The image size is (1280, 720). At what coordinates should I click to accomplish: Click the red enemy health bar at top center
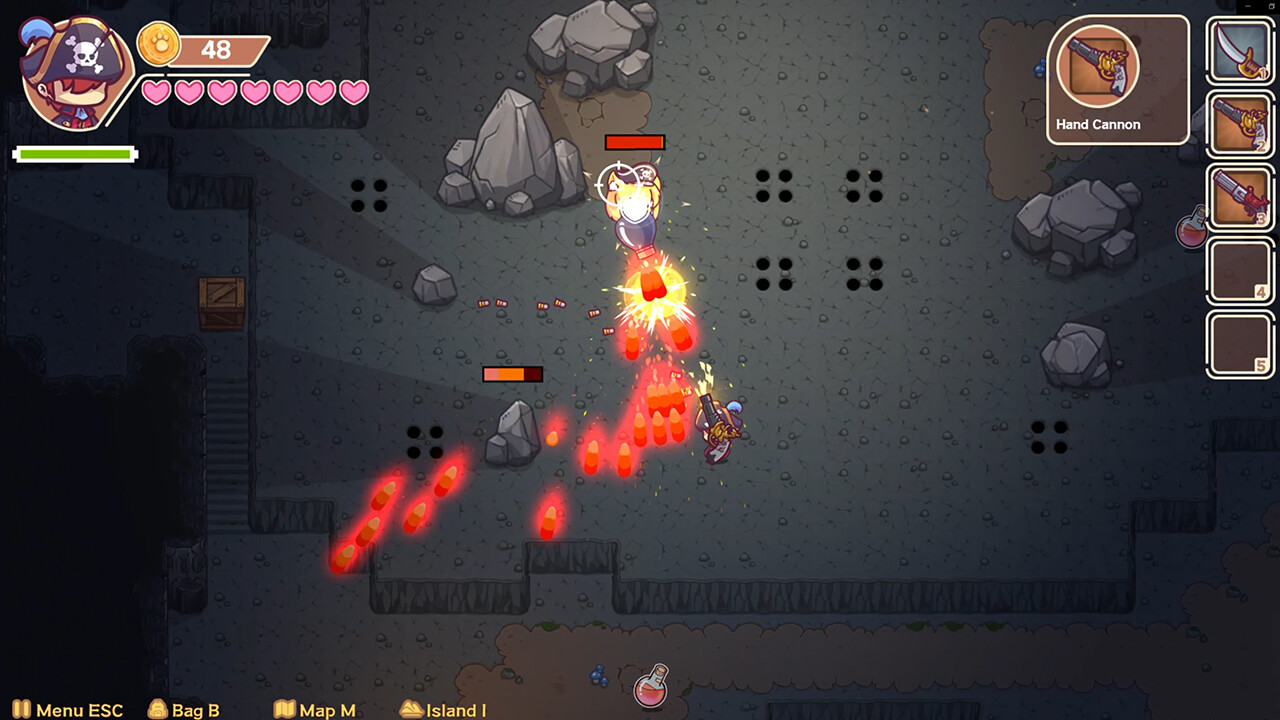pyautogui.click(x=637, y=142)
